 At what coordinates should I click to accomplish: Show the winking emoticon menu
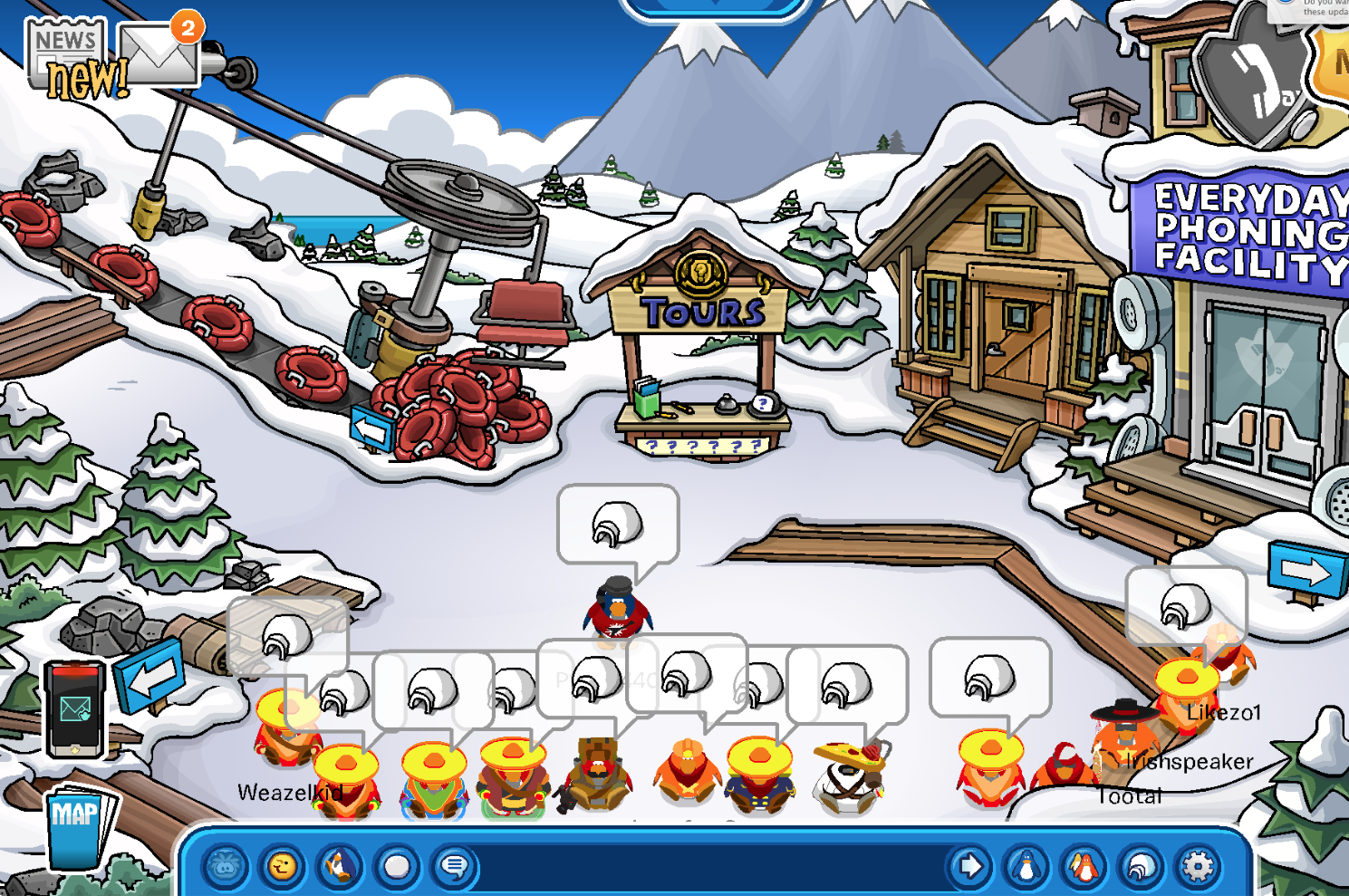pyautogui.click(x=283, y=867)
